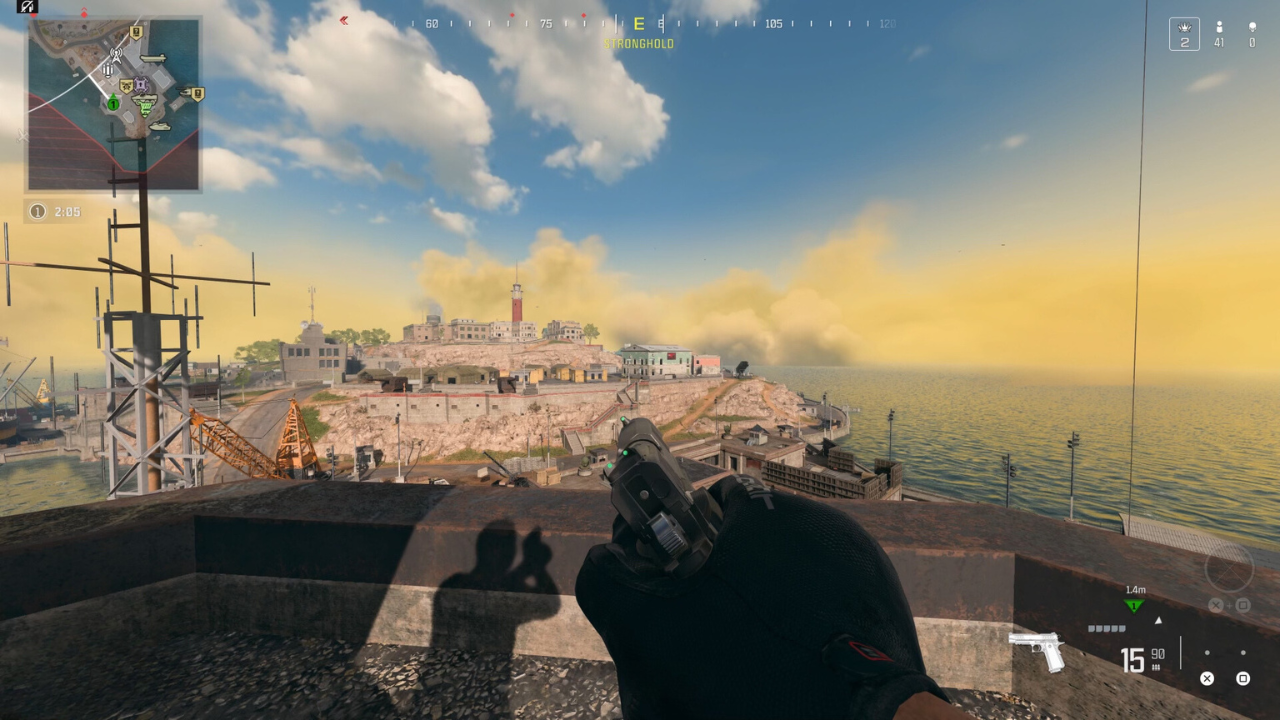Click the armor plate indicator segments
Image resolution: width=1280 pixels, height=720 pixels.
pyautogui.click(x=1106, y=627)
